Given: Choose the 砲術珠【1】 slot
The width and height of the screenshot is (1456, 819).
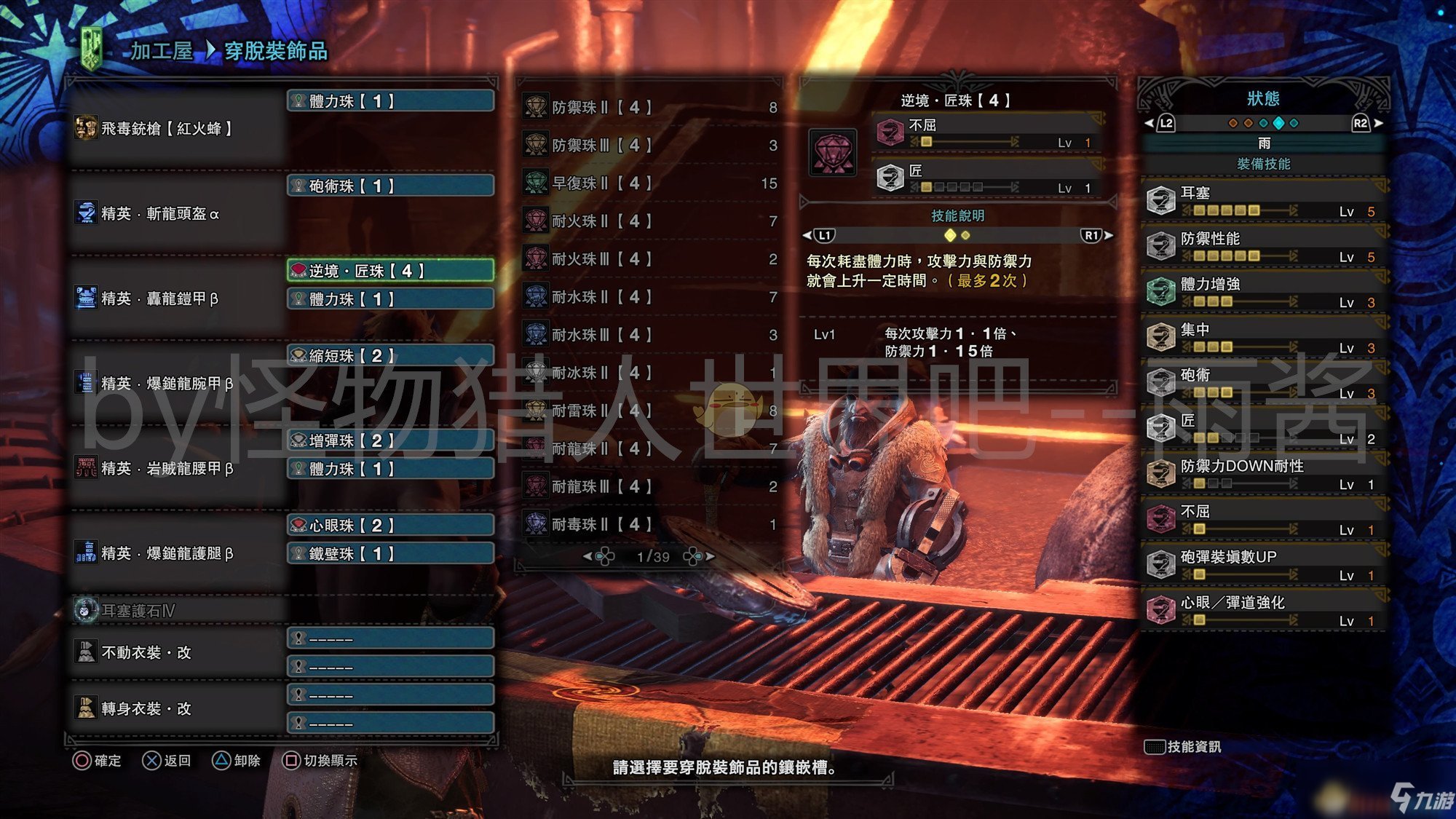Looking at the screenshot, I should (x=391, y=186).
